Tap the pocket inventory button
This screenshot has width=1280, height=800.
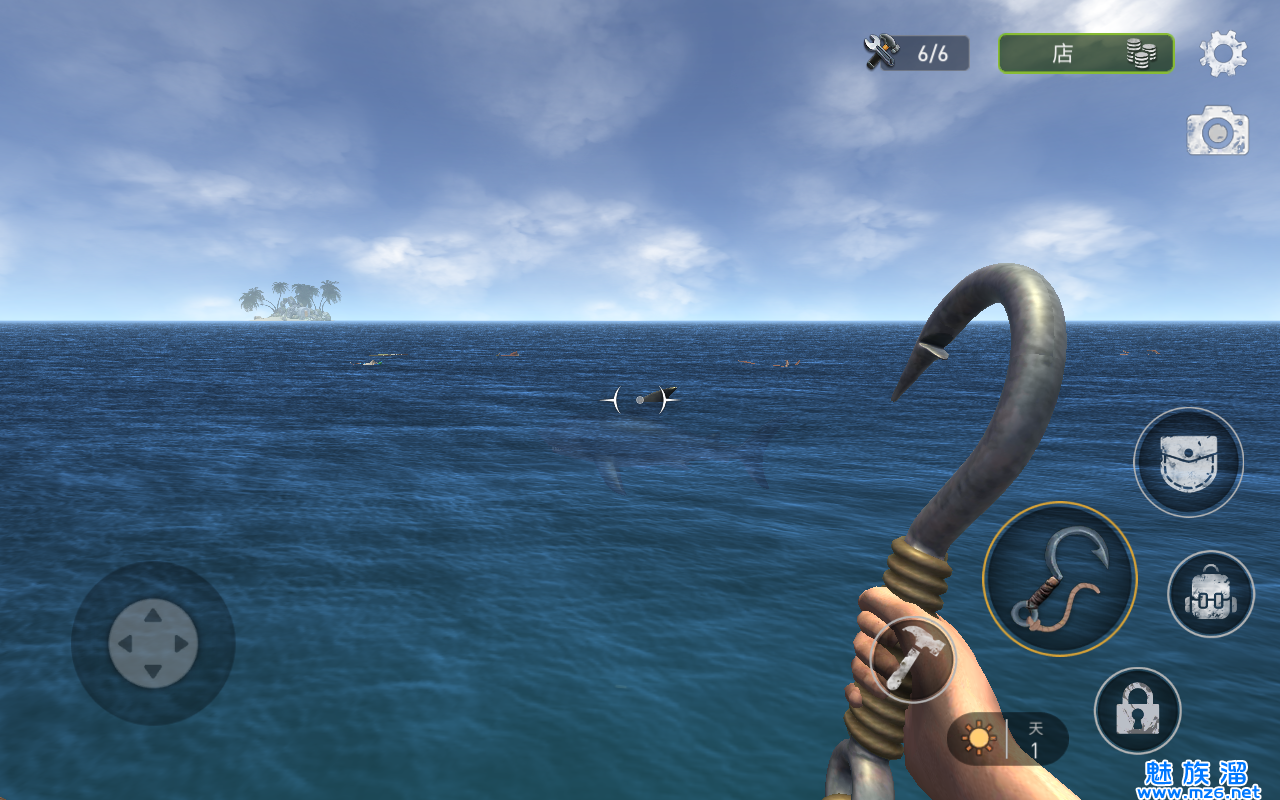[x=1188, y=462]
